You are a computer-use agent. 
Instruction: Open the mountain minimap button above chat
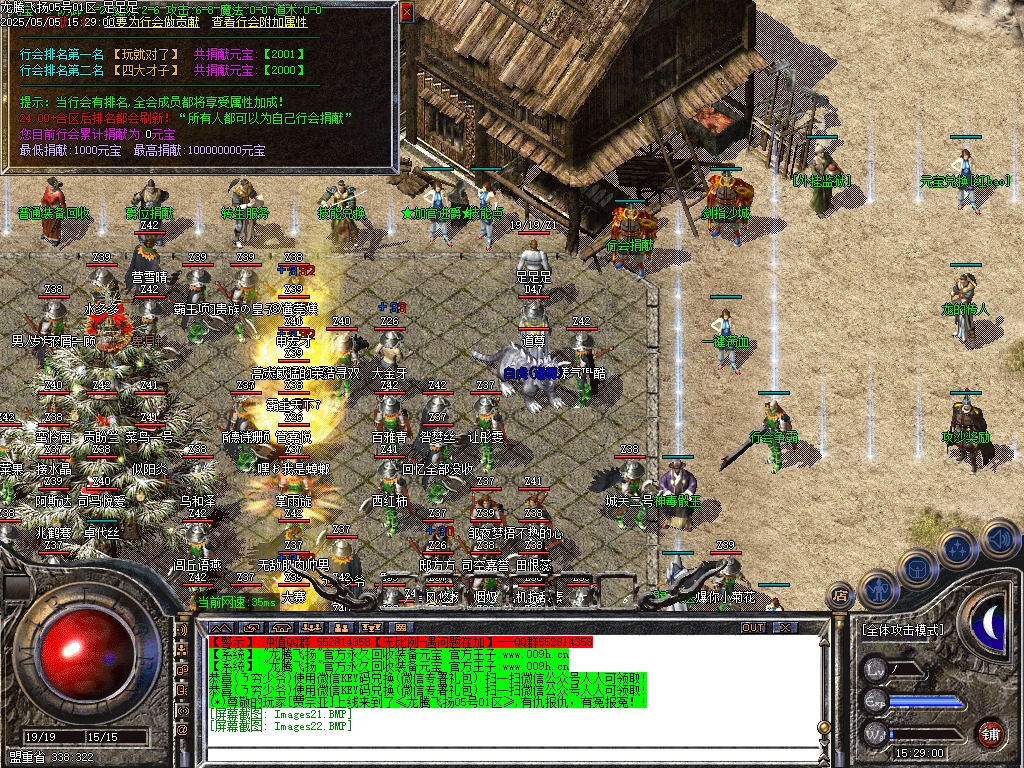tap(221, 627)
